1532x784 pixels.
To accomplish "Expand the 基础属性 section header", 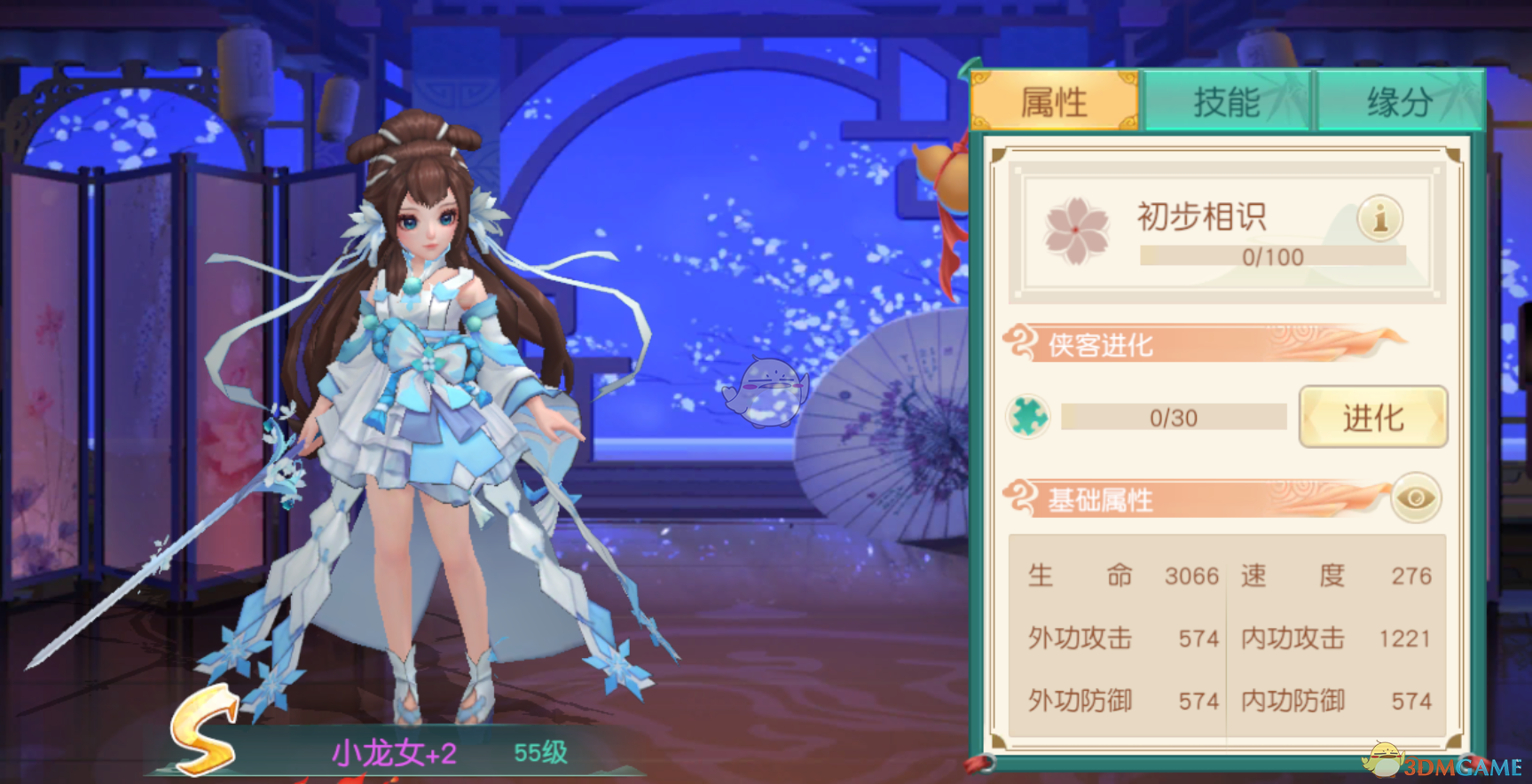I will pos(1100,498).
